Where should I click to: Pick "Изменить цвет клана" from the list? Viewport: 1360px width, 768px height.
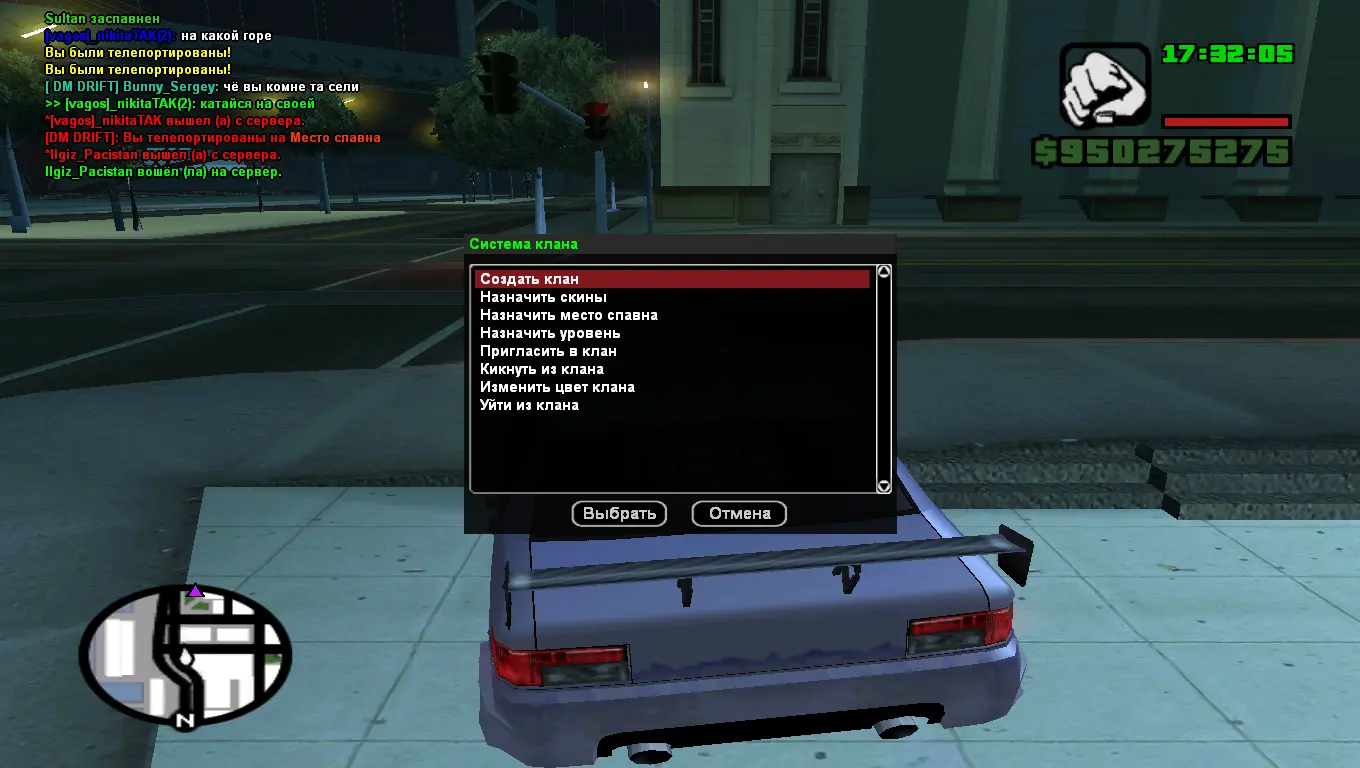coord(557,387)
